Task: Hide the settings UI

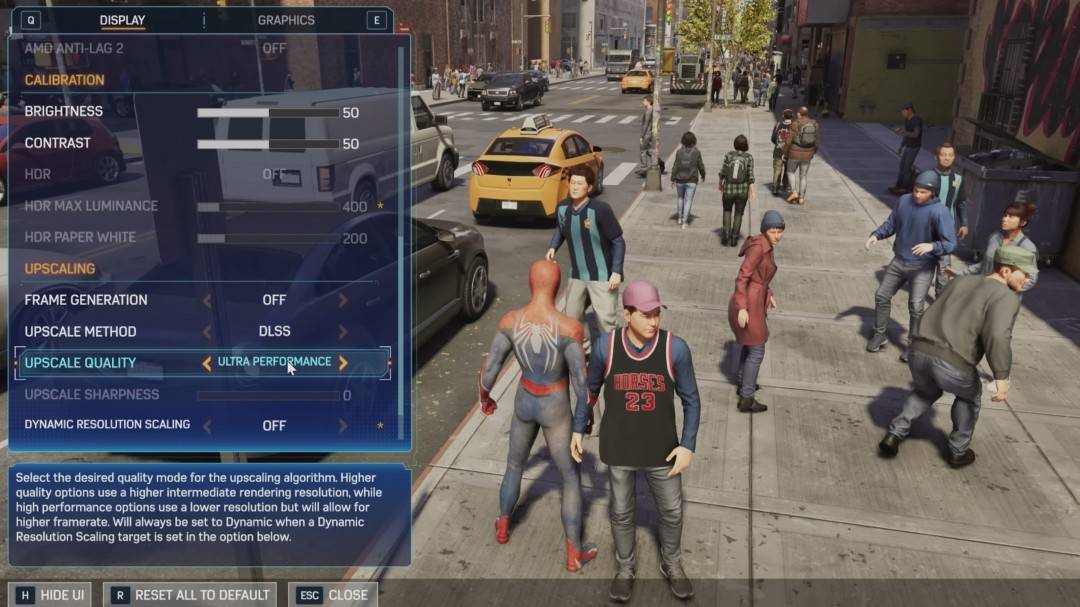Action: pos(51,595)
